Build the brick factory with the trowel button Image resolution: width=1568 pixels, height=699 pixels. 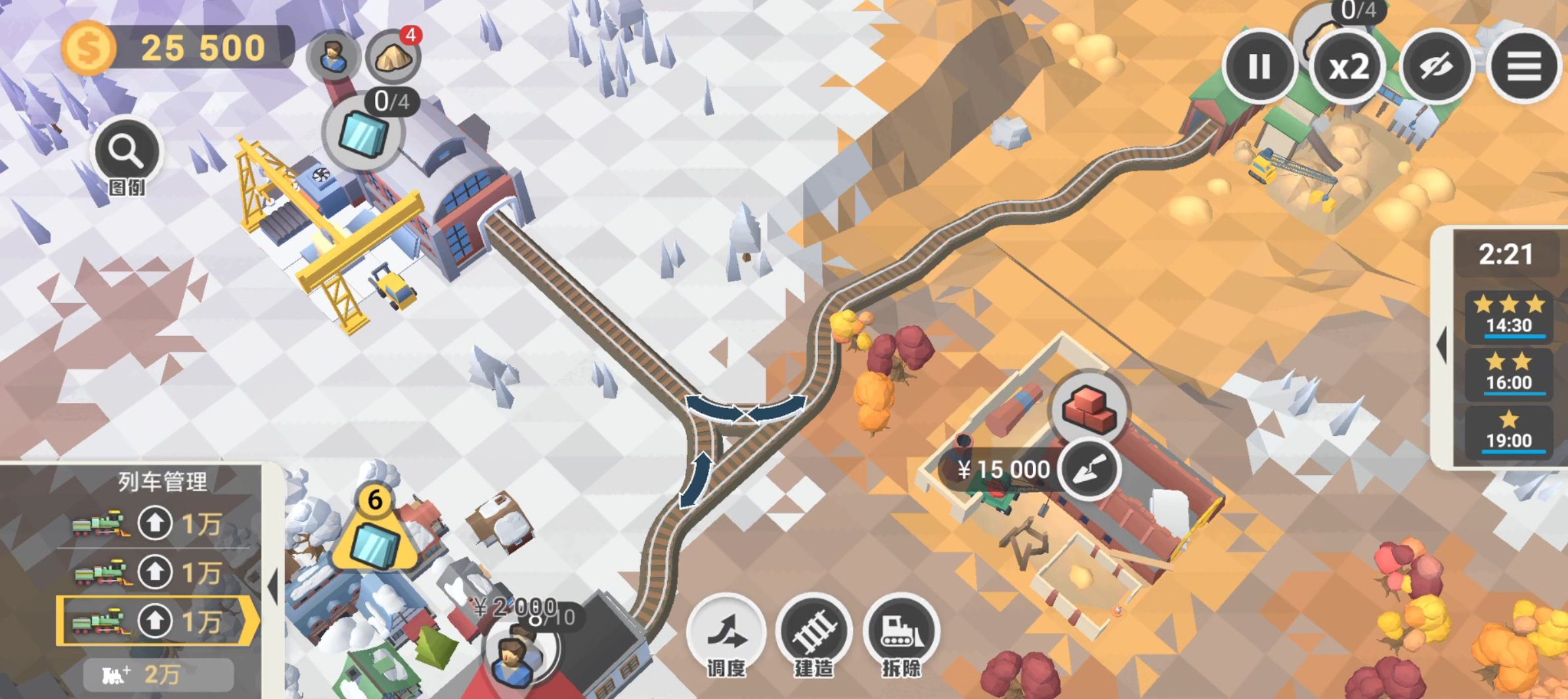click(1089, 469)
